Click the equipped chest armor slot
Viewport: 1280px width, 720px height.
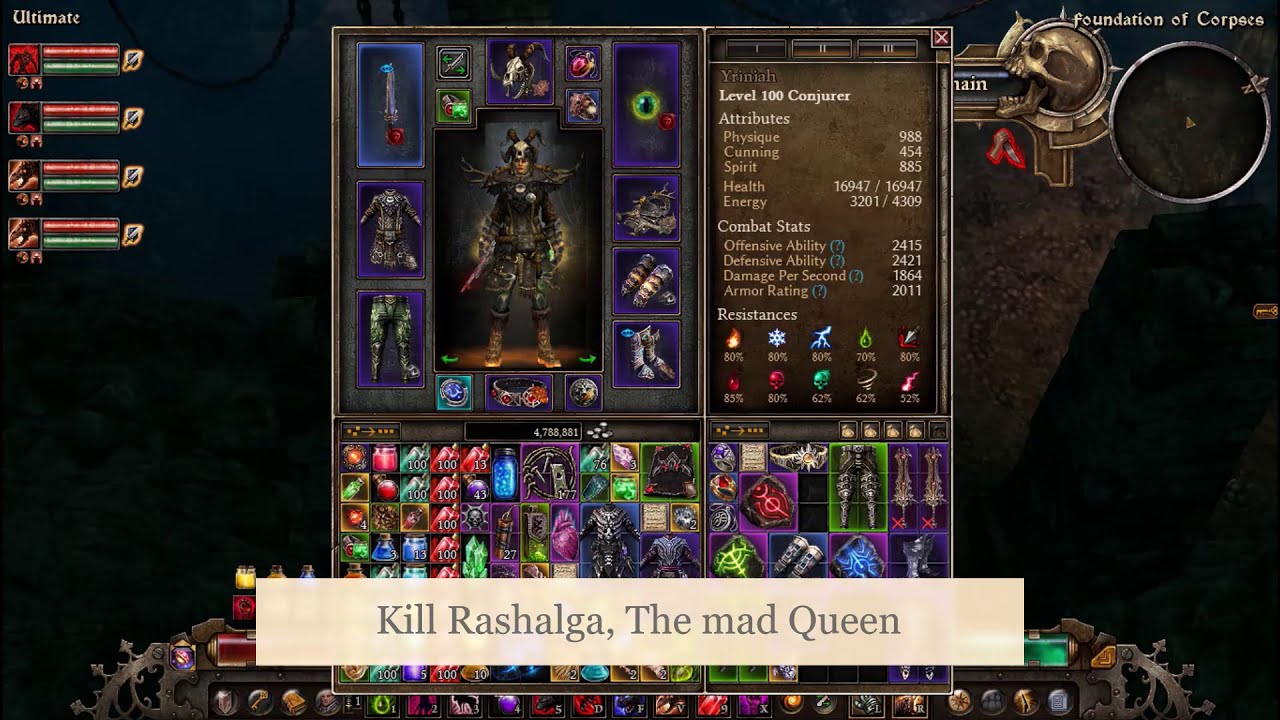(390, 229)
